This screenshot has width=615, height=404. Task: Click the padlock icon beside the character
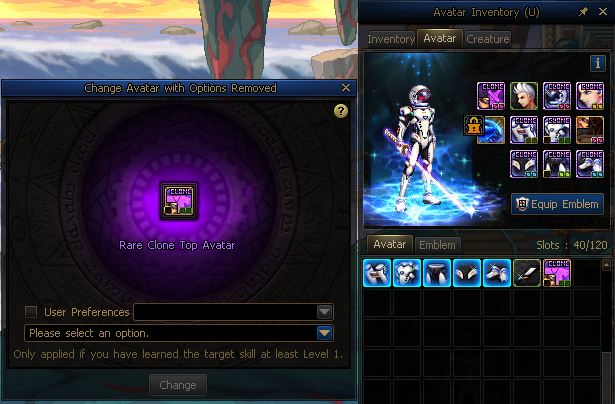(472, 126)
